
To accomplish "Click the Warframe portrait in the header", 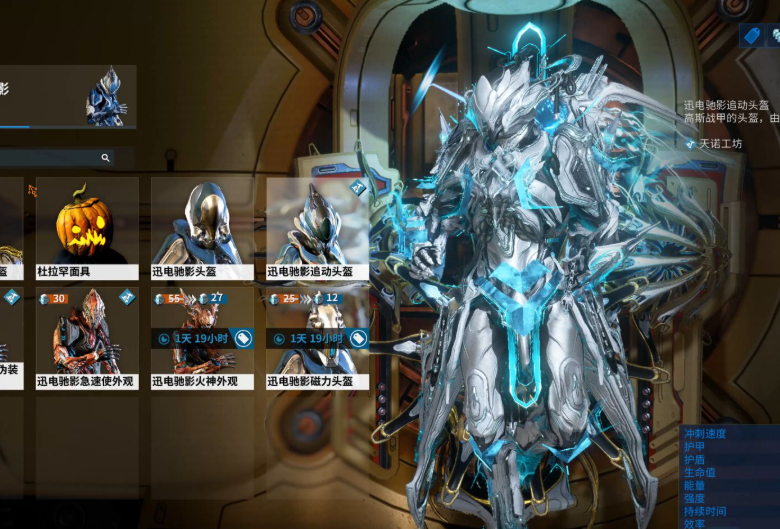I will click(x=105, y=97).
